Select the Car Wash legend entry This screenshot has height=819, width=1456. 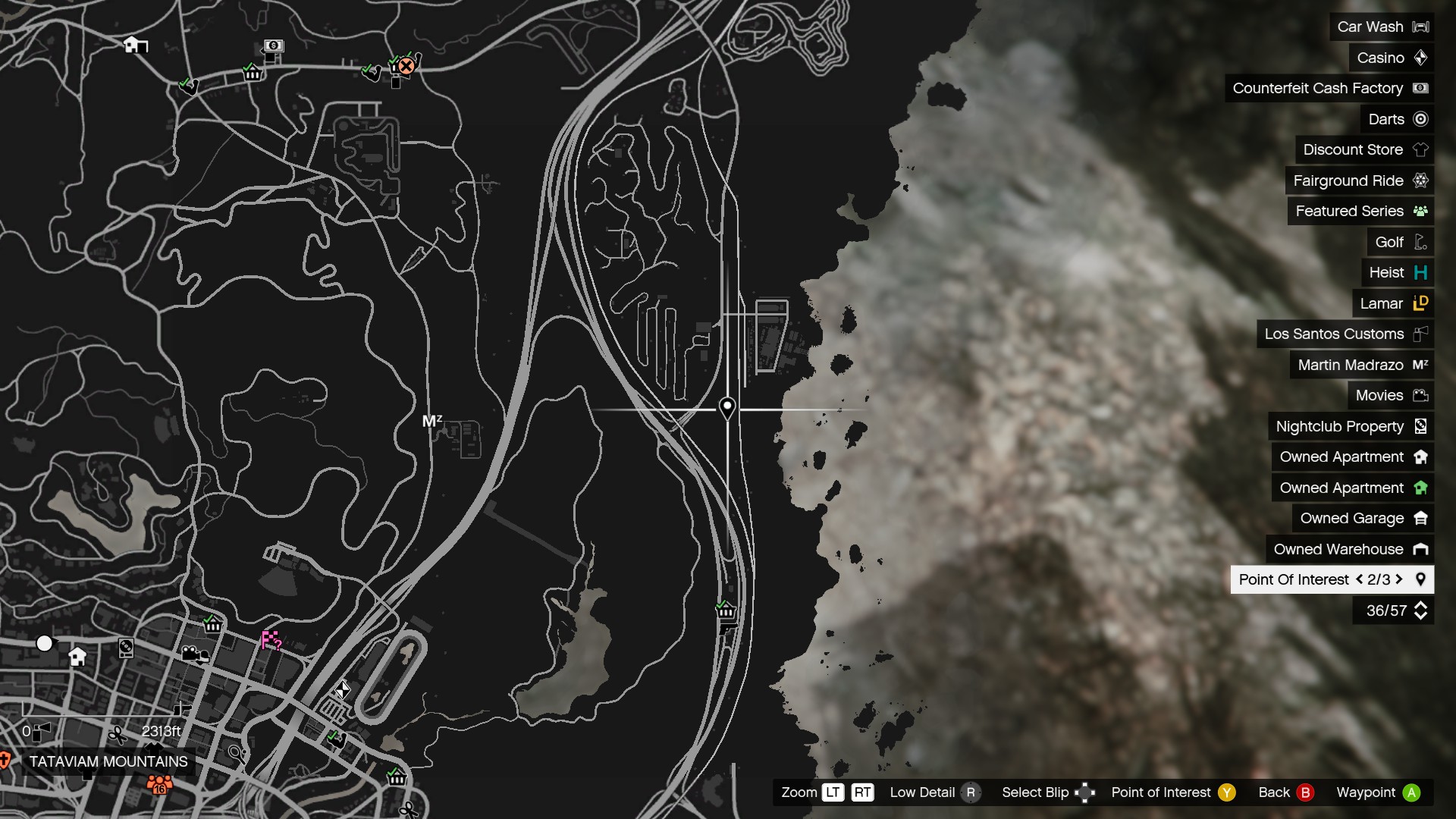coord(1381,27)
